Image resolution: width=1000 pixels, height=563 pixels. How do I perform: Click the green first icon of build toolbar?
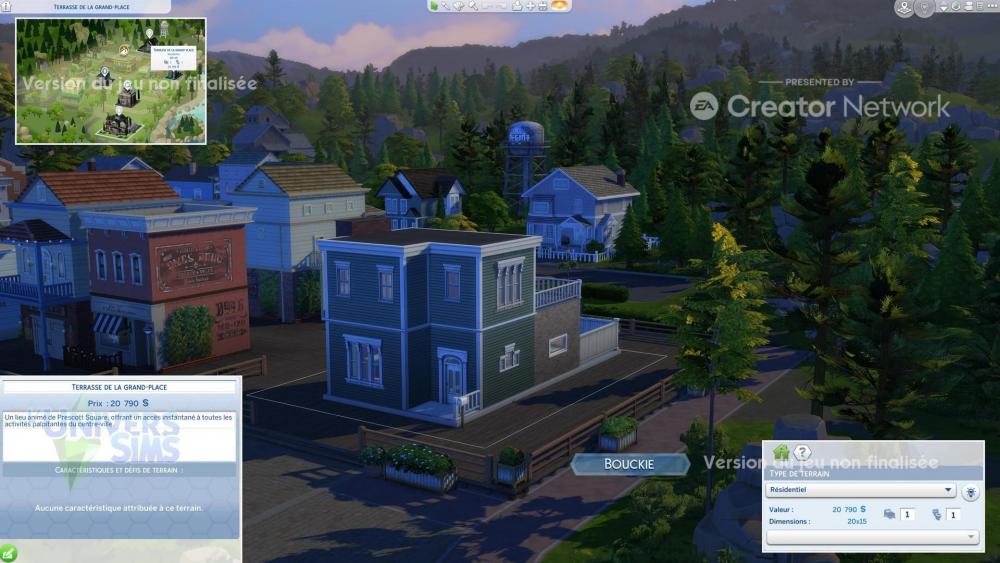point(434,6)
